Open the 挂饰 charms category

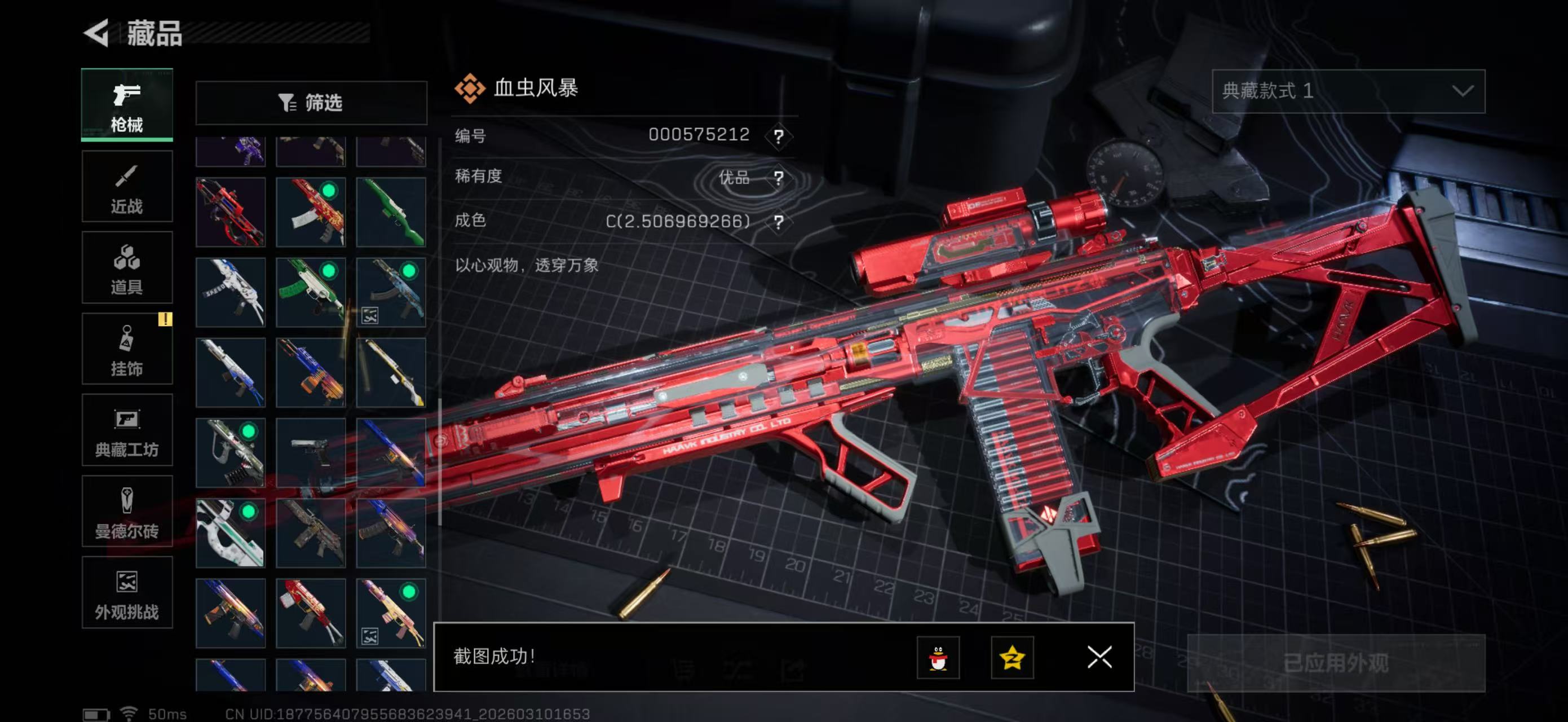click(x=127, y=349)
